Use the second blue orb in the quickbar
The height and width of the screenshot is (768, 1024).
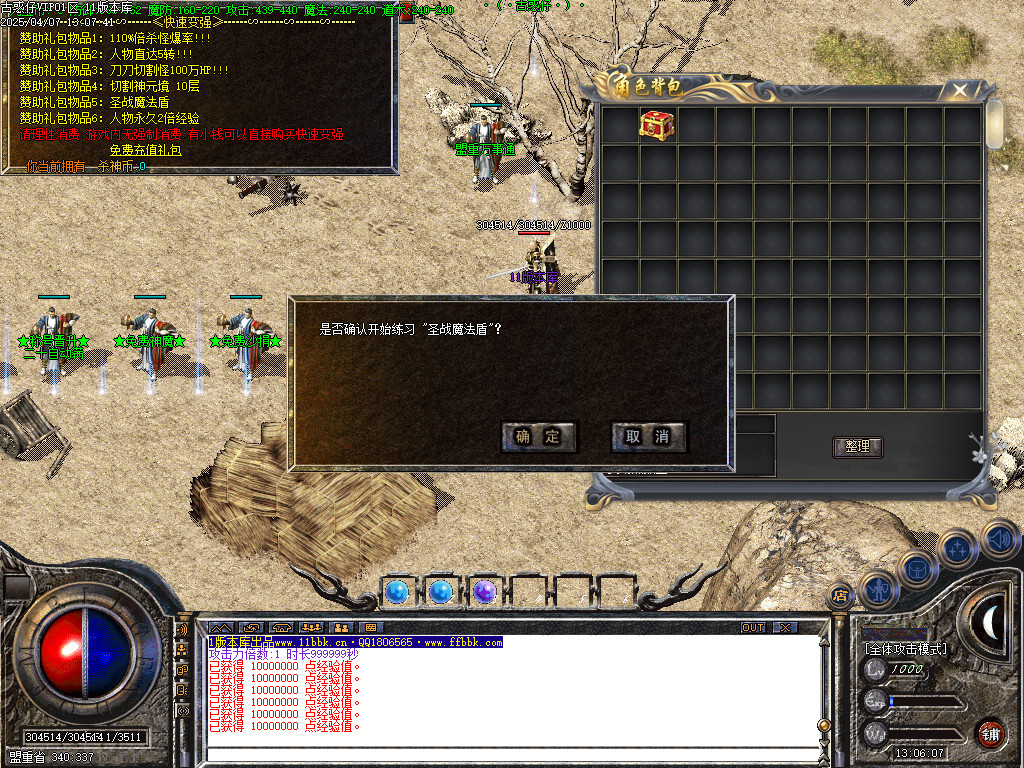coord(440,592)
